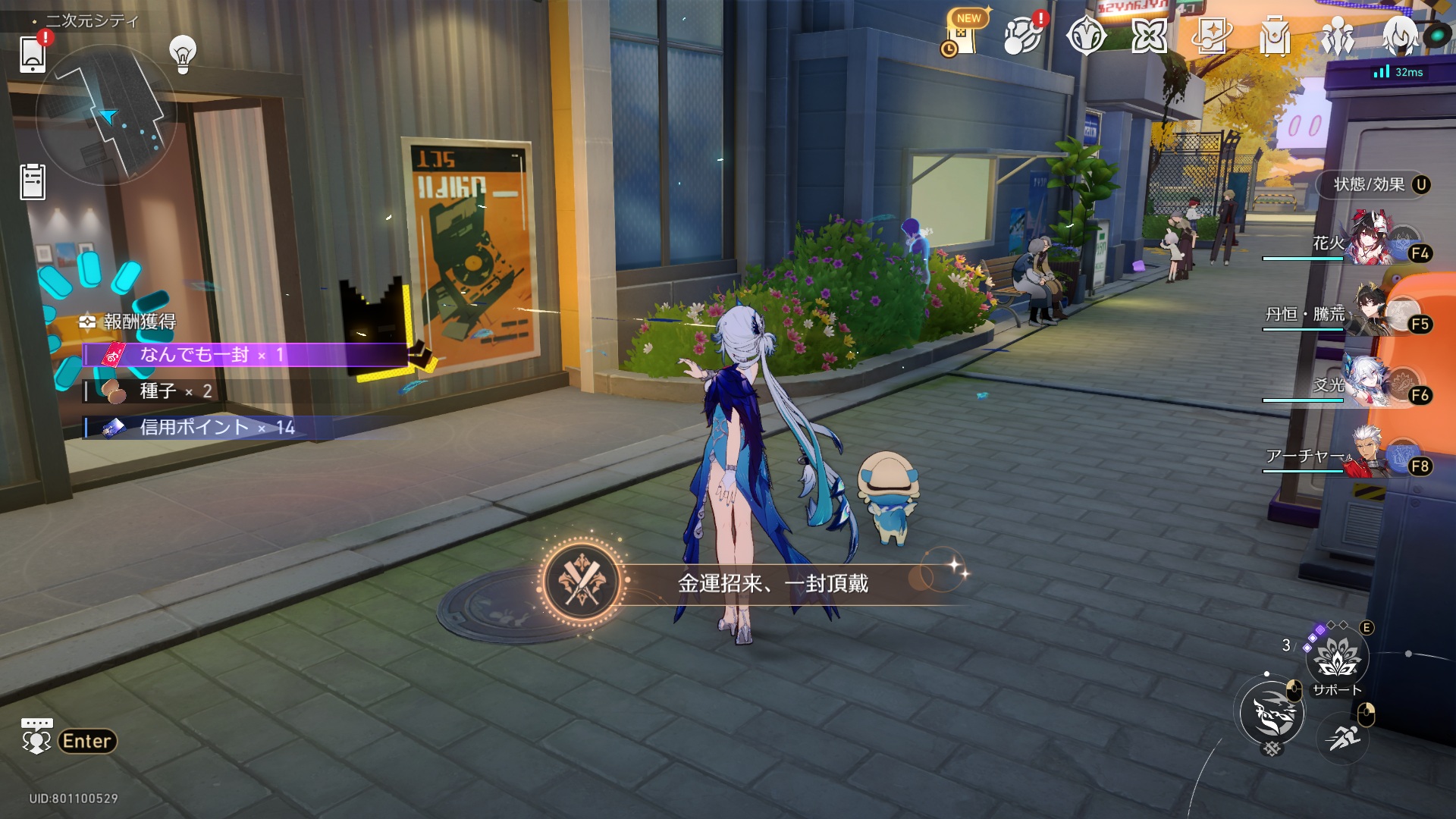Use the dragon basic attack button
Viewport: 1456px width, 819px height.
coord(1273,713)
